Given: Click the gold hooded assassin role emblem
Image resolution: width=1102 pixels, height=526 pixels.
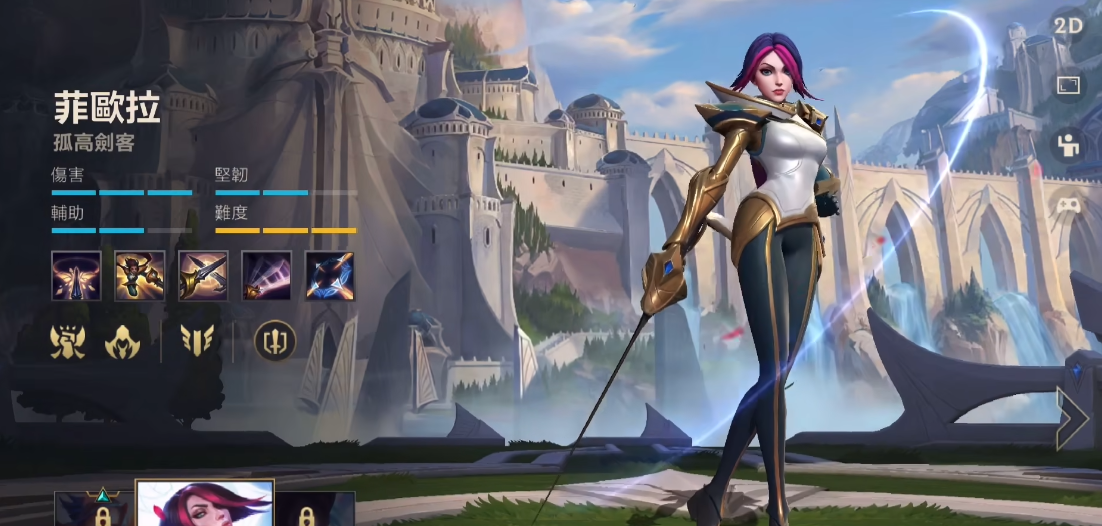Looking at the screenshot, I should [x=122, y=341].
